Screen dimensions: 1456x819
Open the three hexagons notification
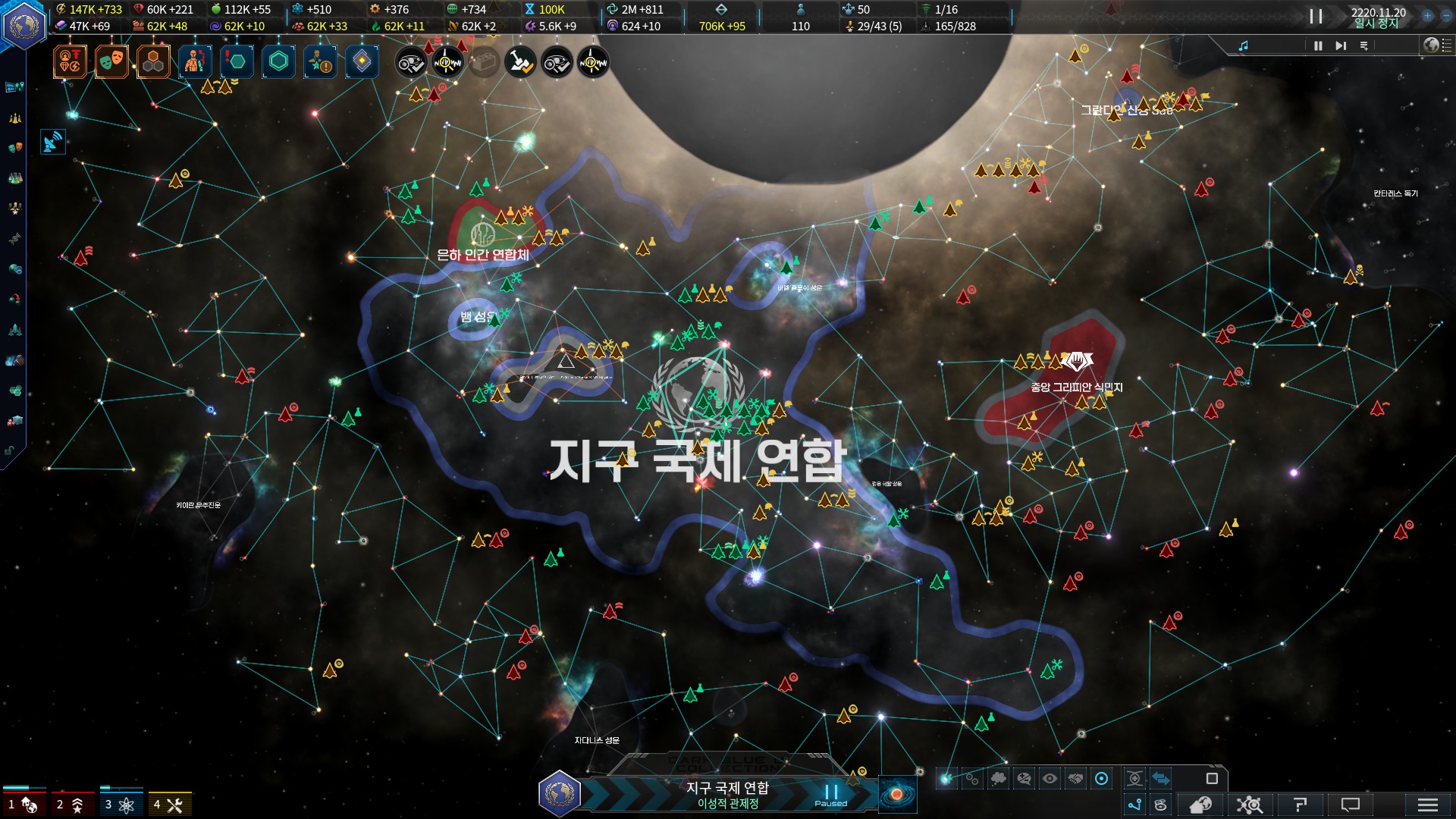coord(153,62)
